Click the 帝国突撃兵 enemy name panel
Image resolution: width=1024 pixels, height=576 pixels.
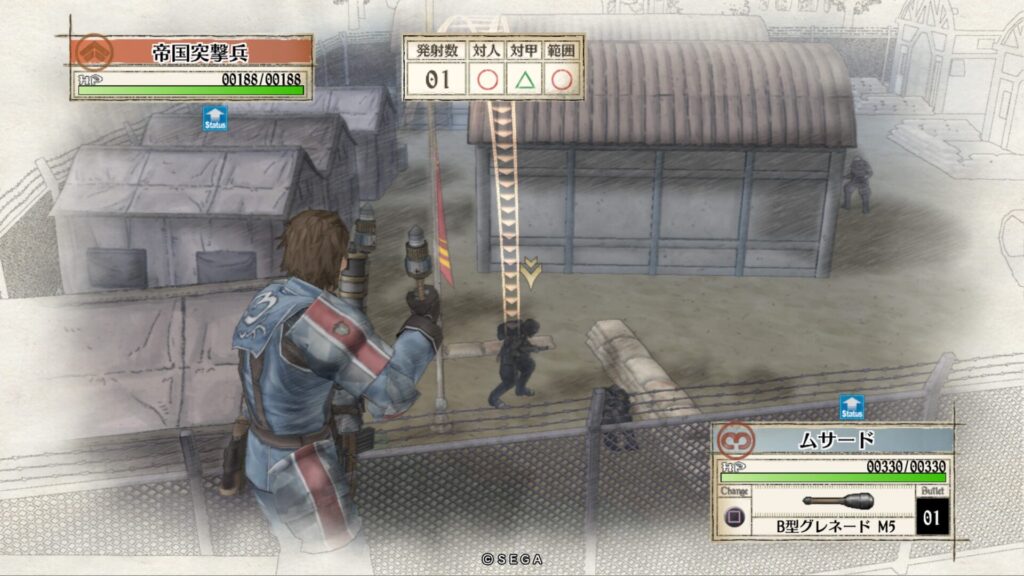click(190, 52)
